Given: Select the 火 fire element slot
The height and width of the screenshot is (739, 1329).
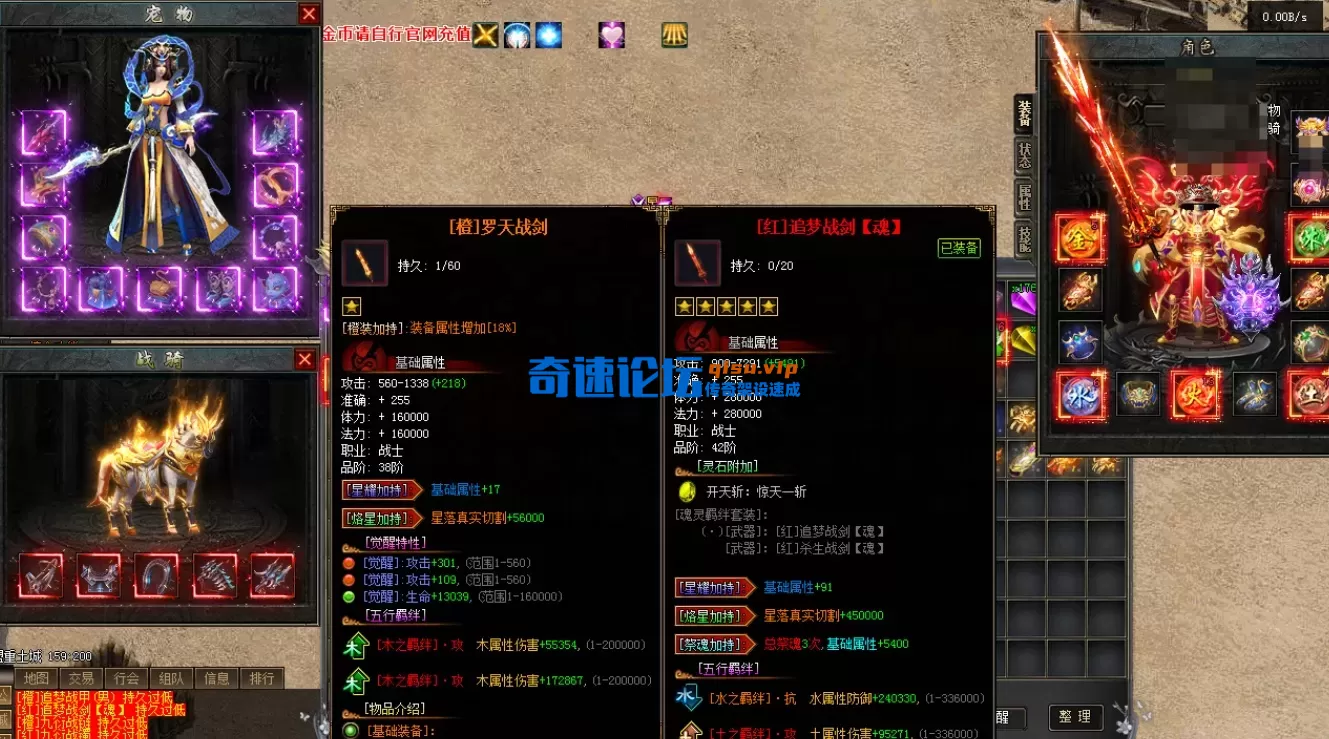Looking at the screenshot, I should click(1198, 395).
